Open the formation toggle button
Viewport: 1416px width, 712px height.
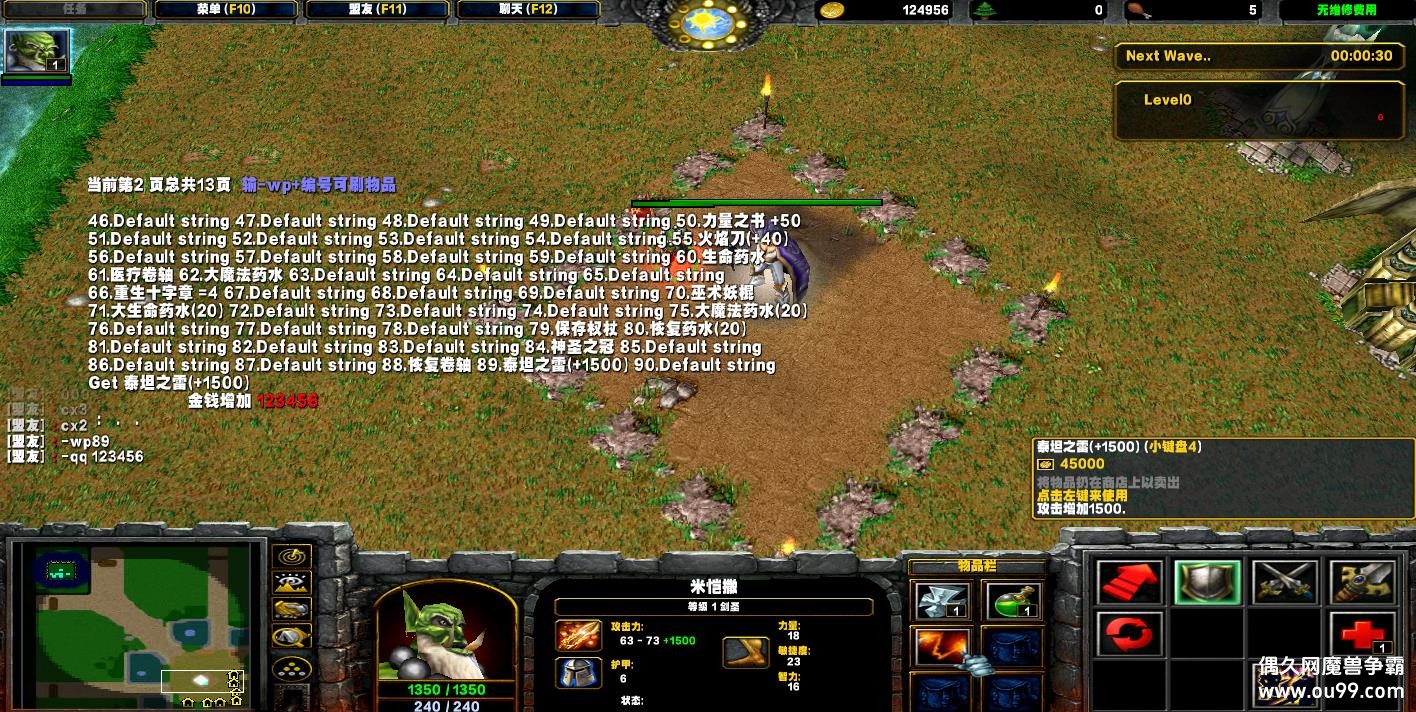click(291, 666)
